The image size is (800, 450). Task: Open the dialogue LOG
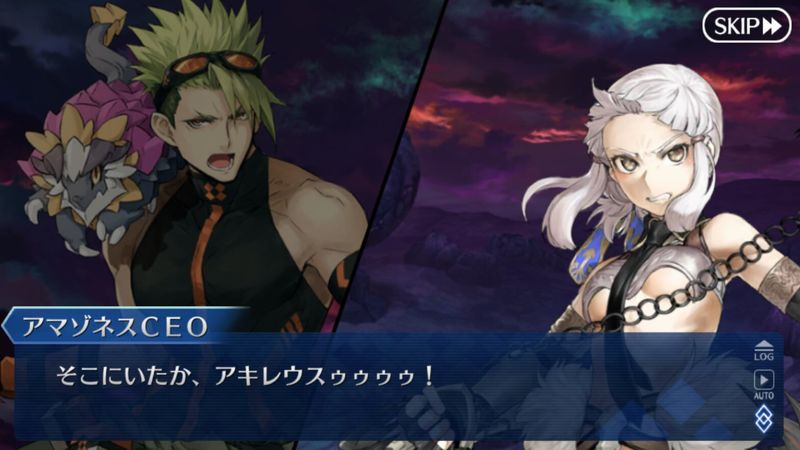pos(763,349)
